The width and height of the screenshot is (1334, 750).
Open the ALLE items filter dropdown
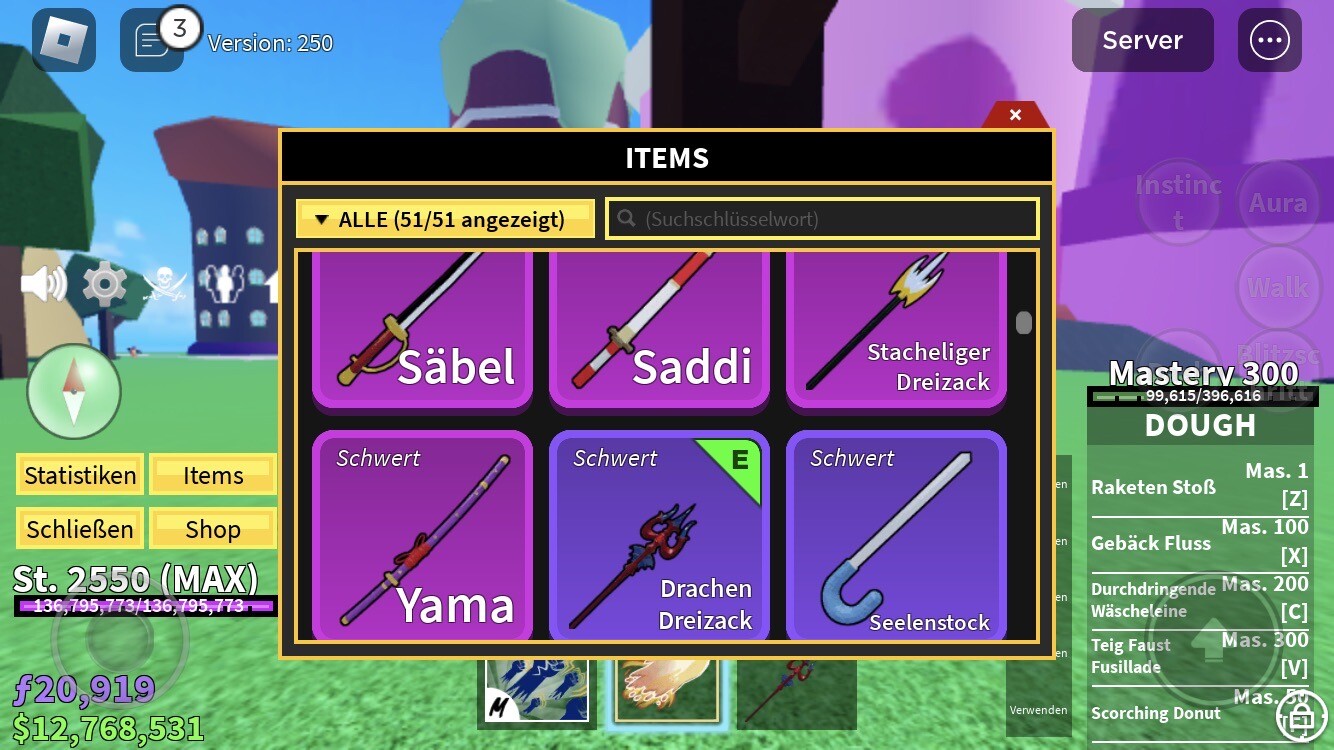[x=444, y=218]
